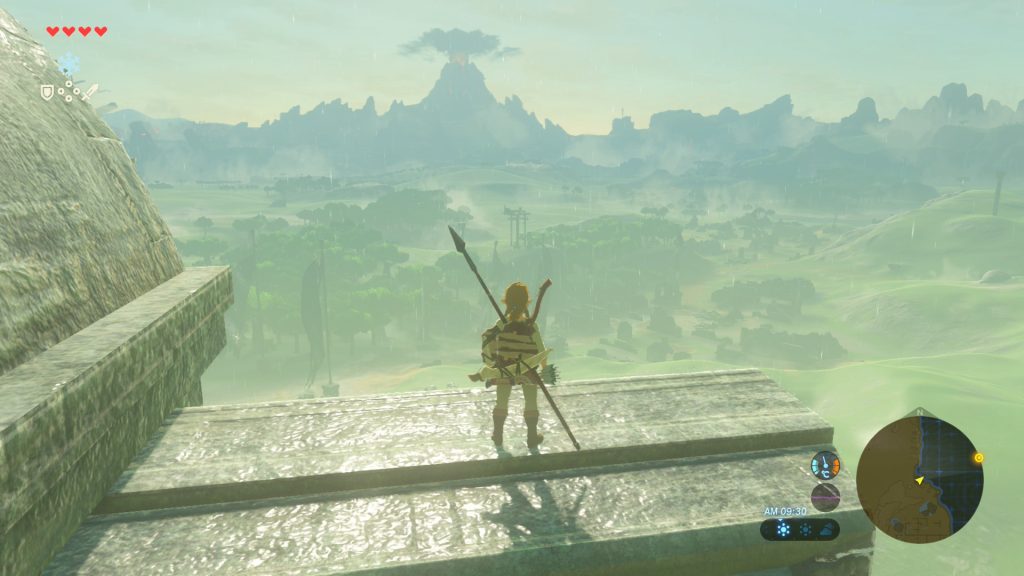Image resolution: width=1024 pixels, height=576 pixels.
Task: Select the Cryonis snowflake rune icon
Action: tap(68, 64)
